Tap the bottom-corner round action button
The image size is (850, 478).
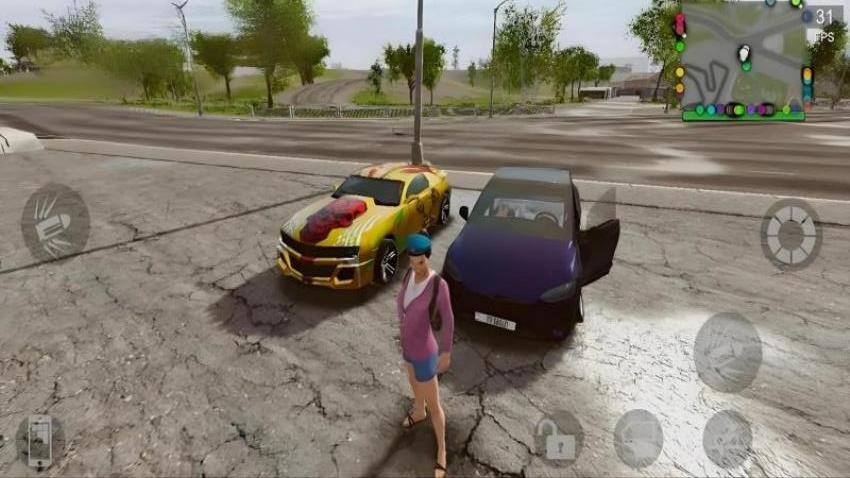tap(727, 438)
